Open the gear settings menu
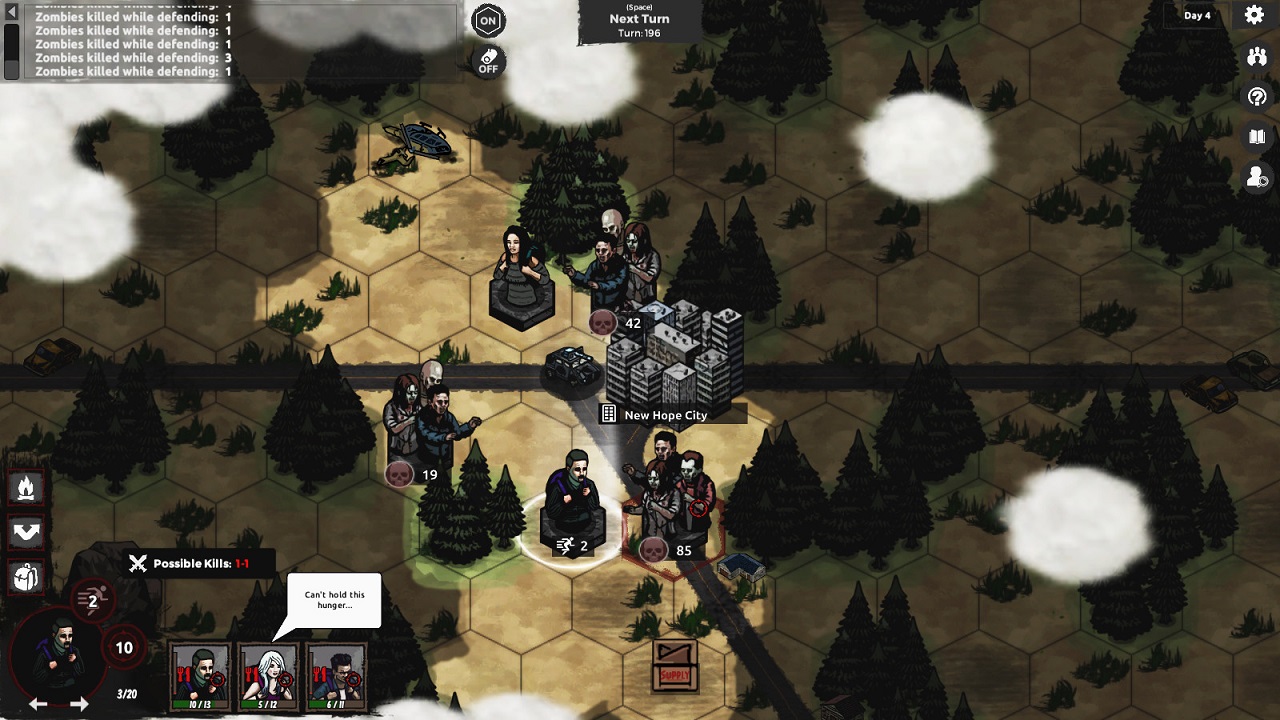The height and width of the screenshot is (720, 1280). click(x=1254, y=15)
